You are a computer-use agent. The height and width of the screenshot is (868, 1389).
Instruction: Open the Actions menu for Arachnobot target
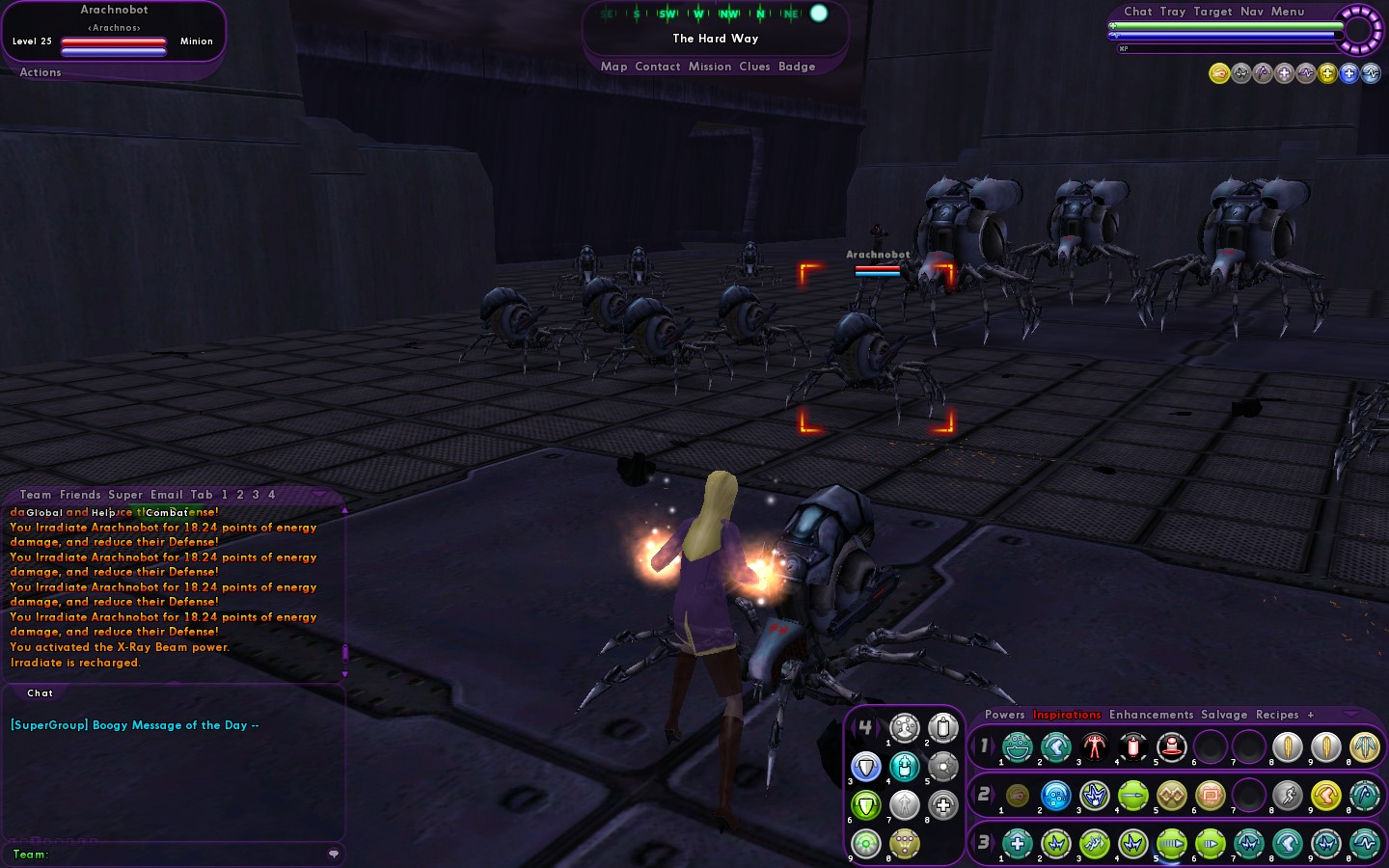click(x=41, y=72)
